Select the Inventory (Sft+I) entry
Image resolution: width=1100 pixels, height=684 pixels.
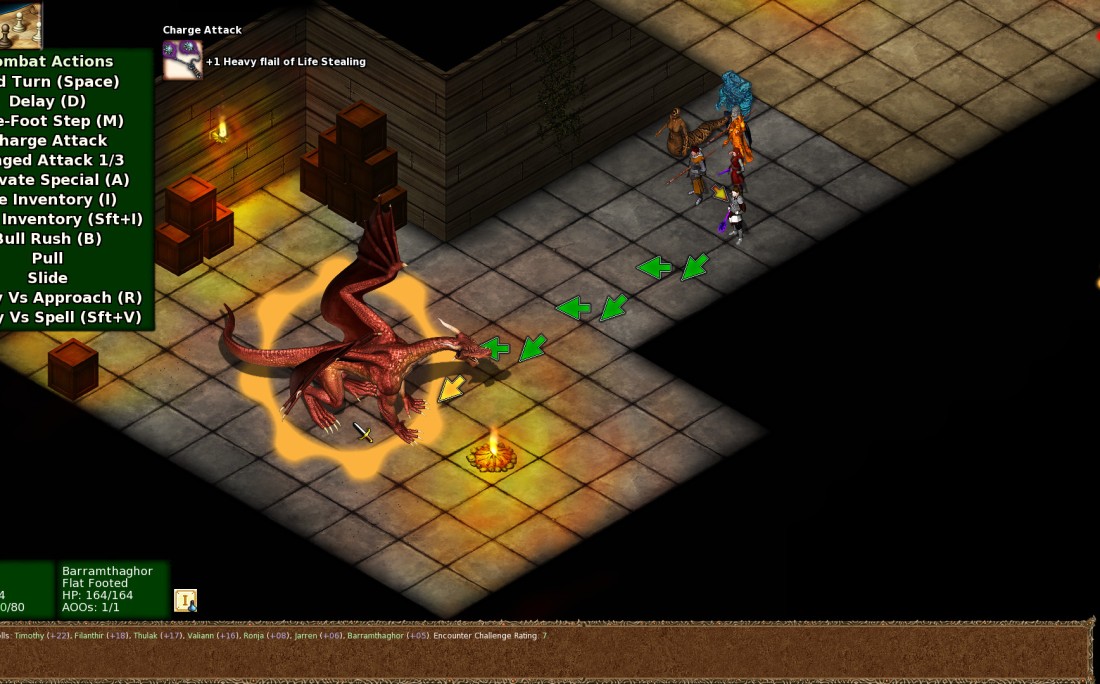pos(72,219)
